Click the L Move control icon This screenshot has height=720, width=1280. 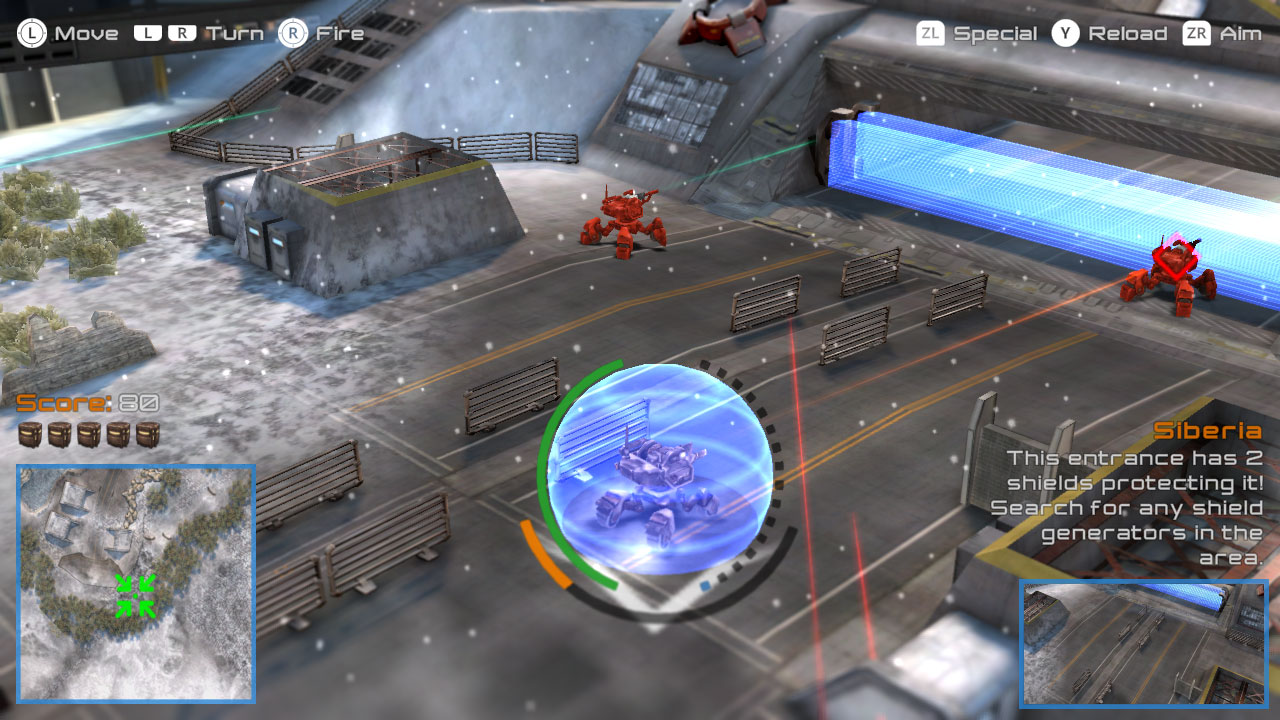click(x=32, y=32)
